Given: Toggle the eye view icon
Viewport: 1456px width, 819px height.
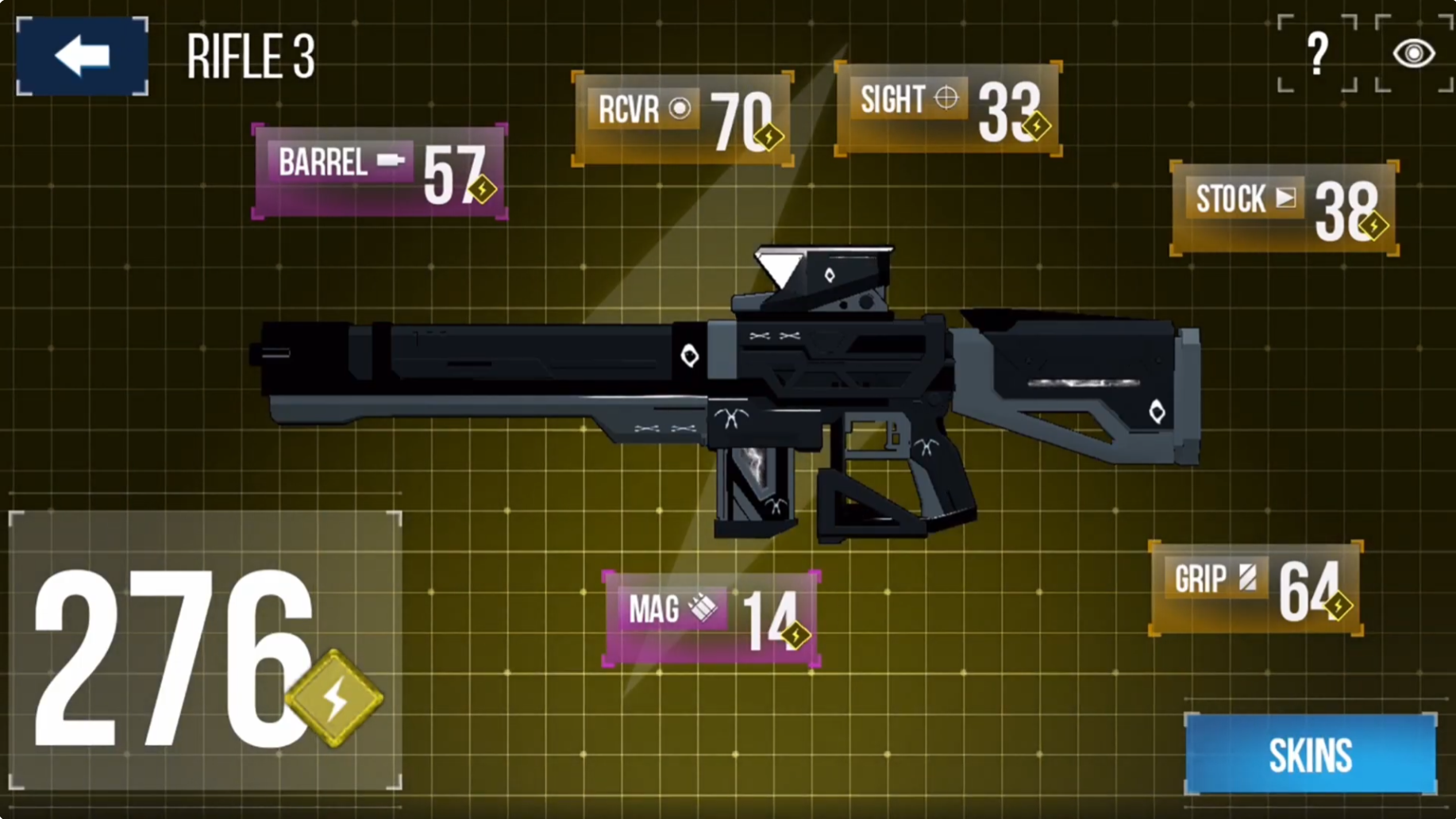Looking at the screenshot, I should [x=1414, y=53].
